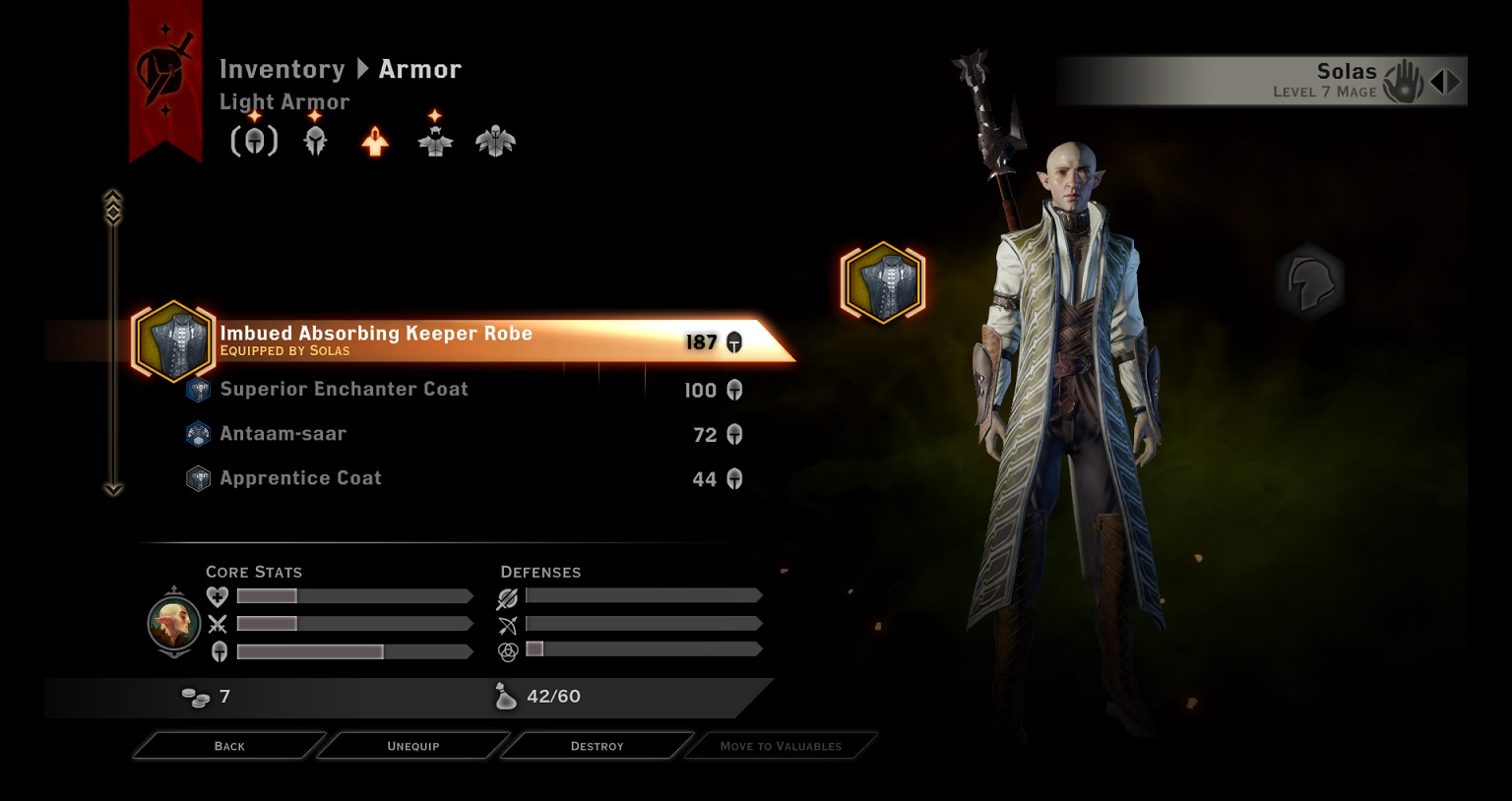
Task: Click the Back button
Action: tap(229, 746)
